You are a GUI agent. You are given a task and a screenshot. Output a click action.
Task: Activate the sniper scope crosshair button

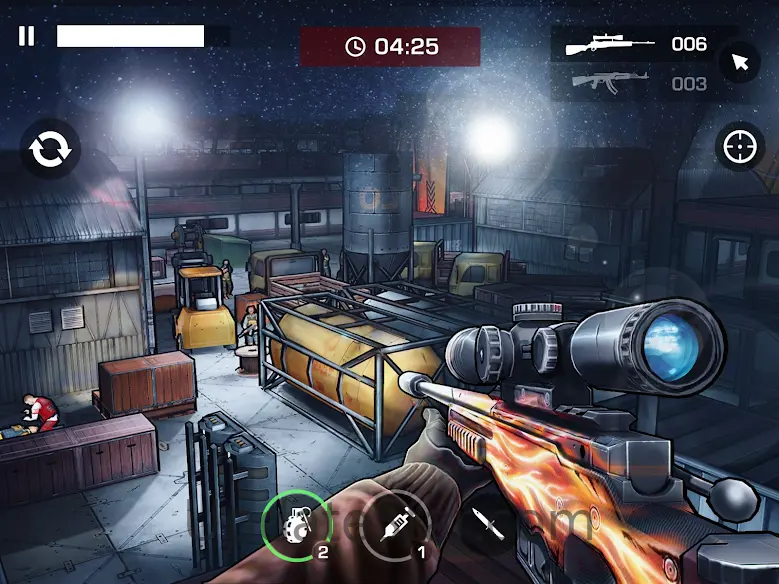[x=740, y=148]
